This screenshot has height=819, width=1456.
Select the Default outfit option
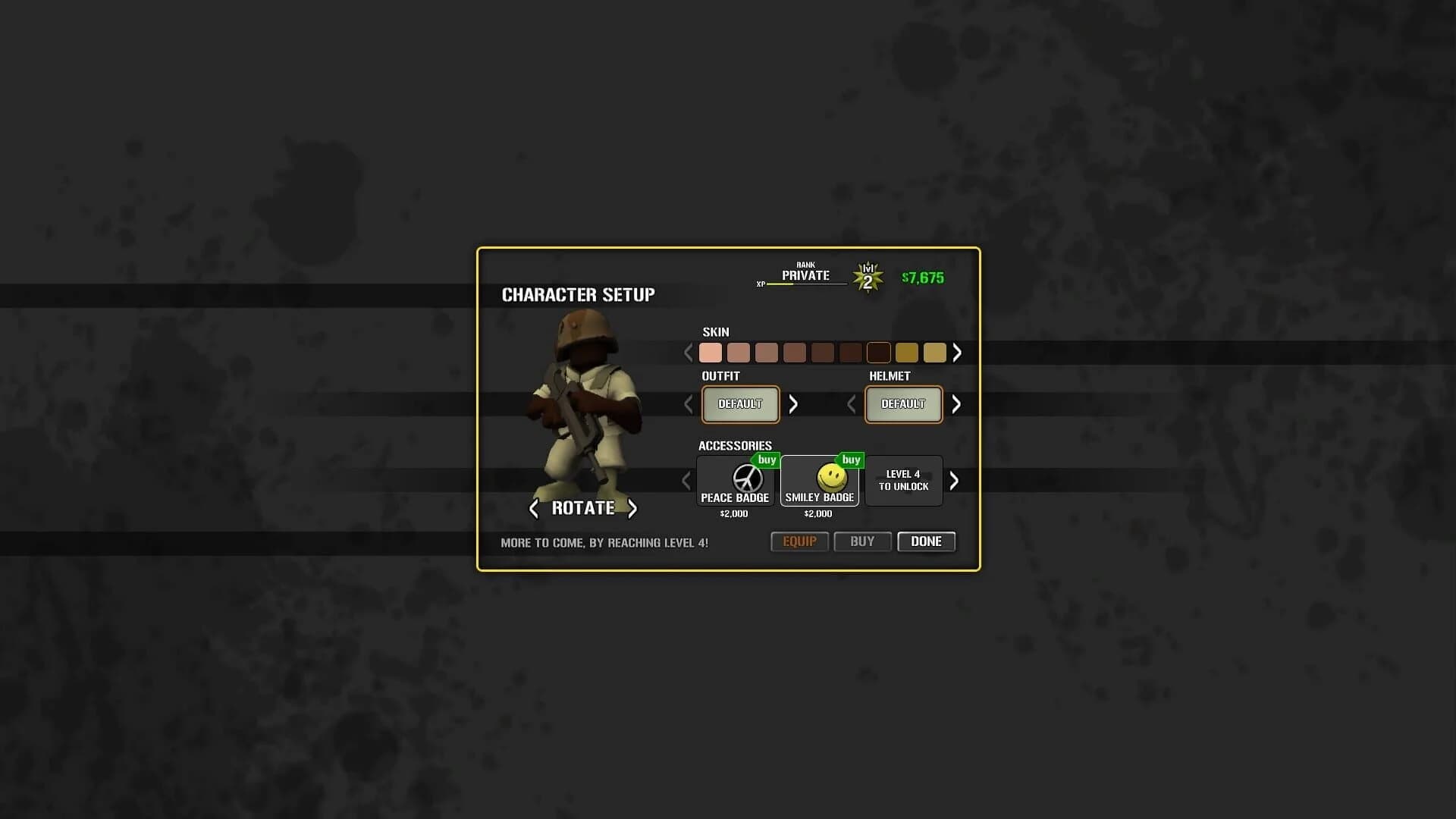[740, 404]
